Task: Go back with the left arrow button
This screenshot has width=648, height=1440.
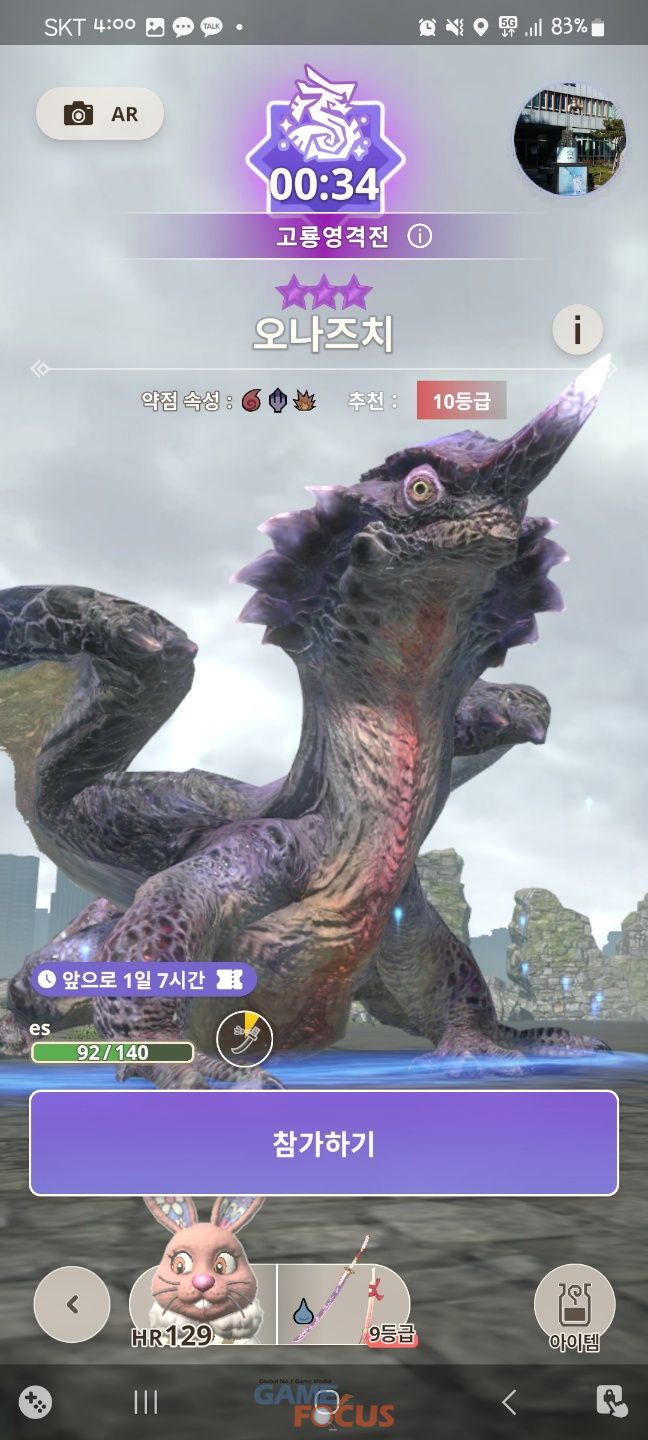Action: click(x=72, y=1304)
